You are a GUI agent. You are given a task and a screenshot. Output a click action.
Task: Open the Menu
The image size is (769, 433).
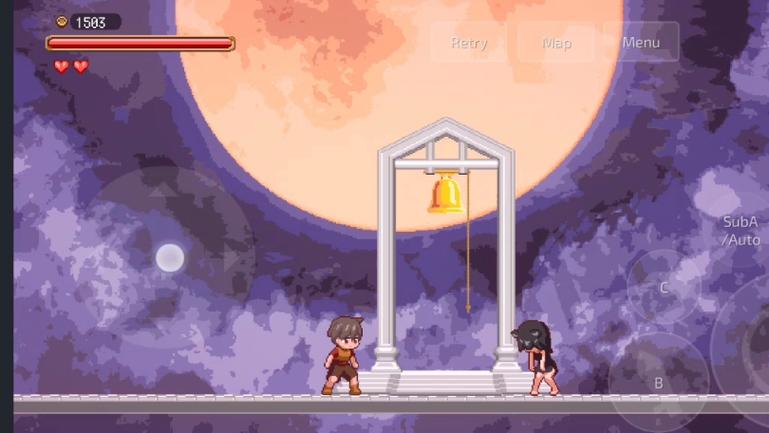[640, 43]
